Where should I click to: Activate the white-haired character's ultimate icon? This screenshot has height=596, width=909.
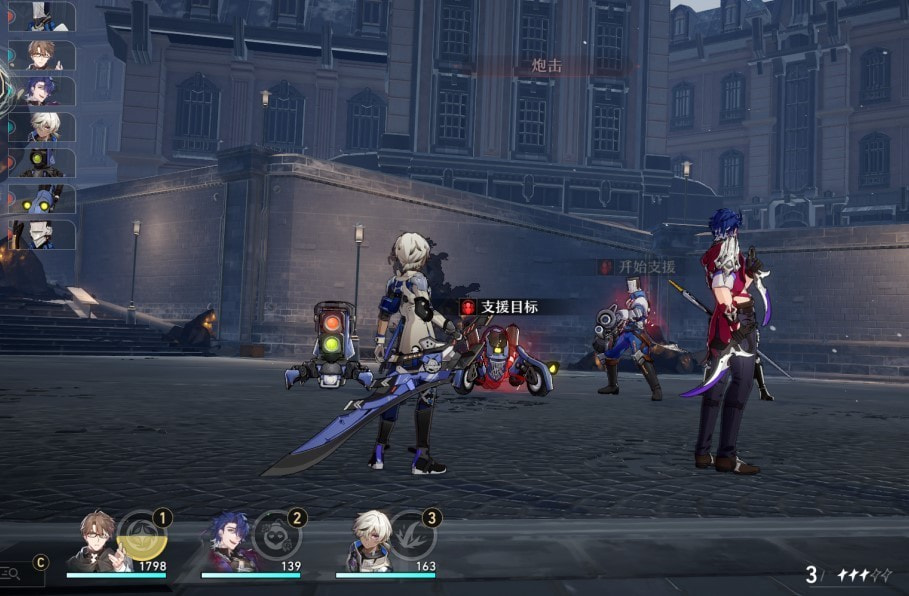click(410, 536)
